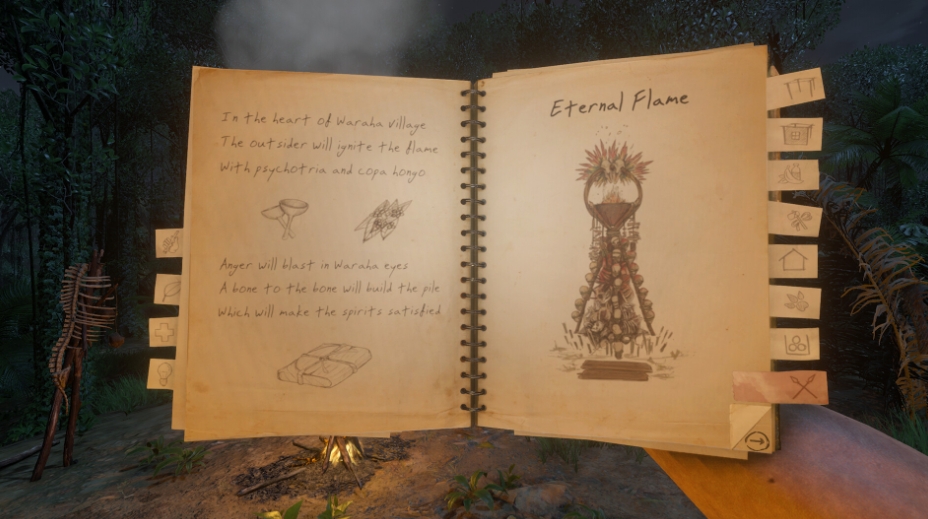
Task: Switch to the single leaf tab
Action: tap(167, 289)
